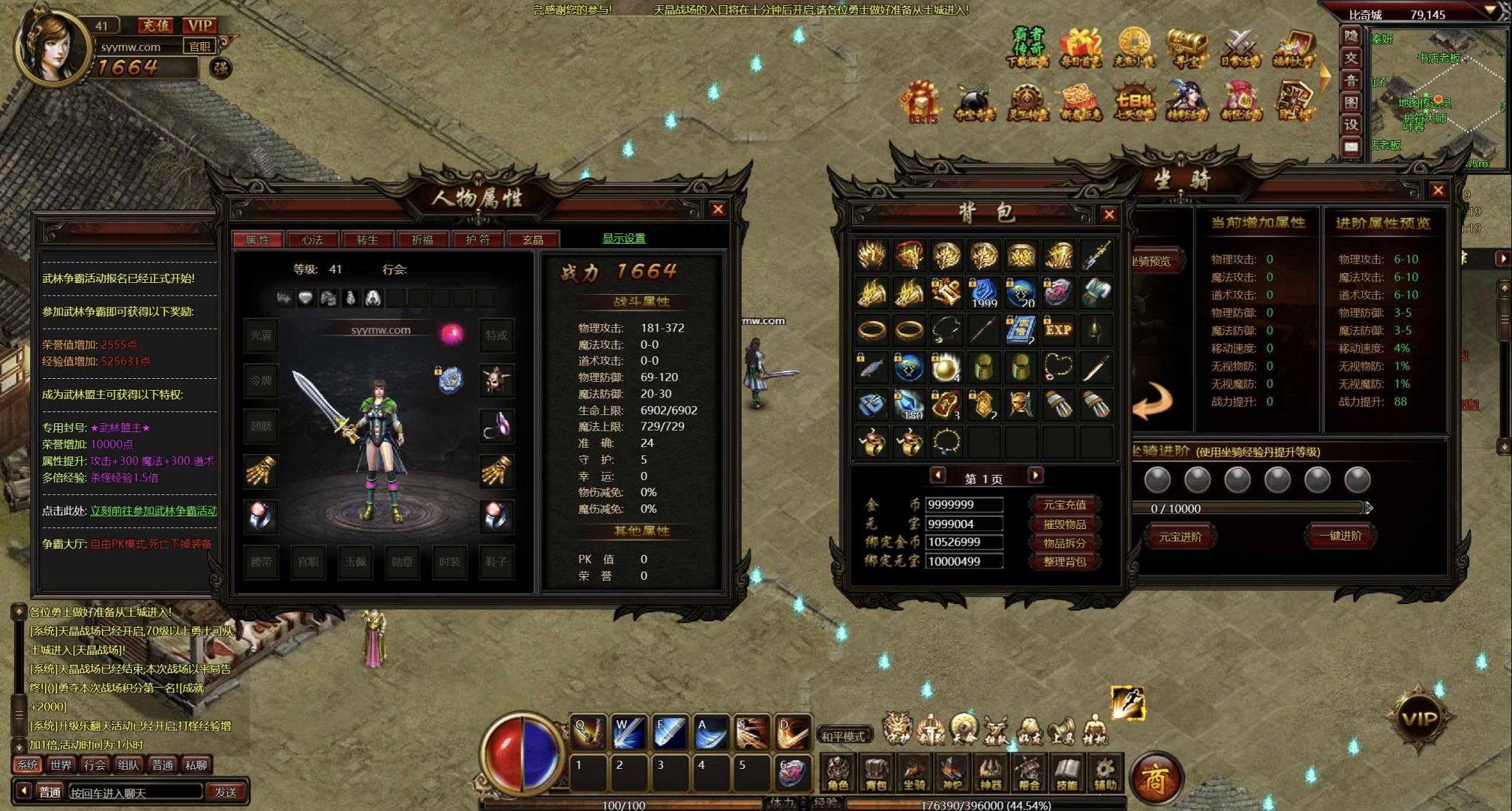Toggle the 和平模式 combat mode button
This screenshot has width=1512, height=811.
click(x=842, y=736)
